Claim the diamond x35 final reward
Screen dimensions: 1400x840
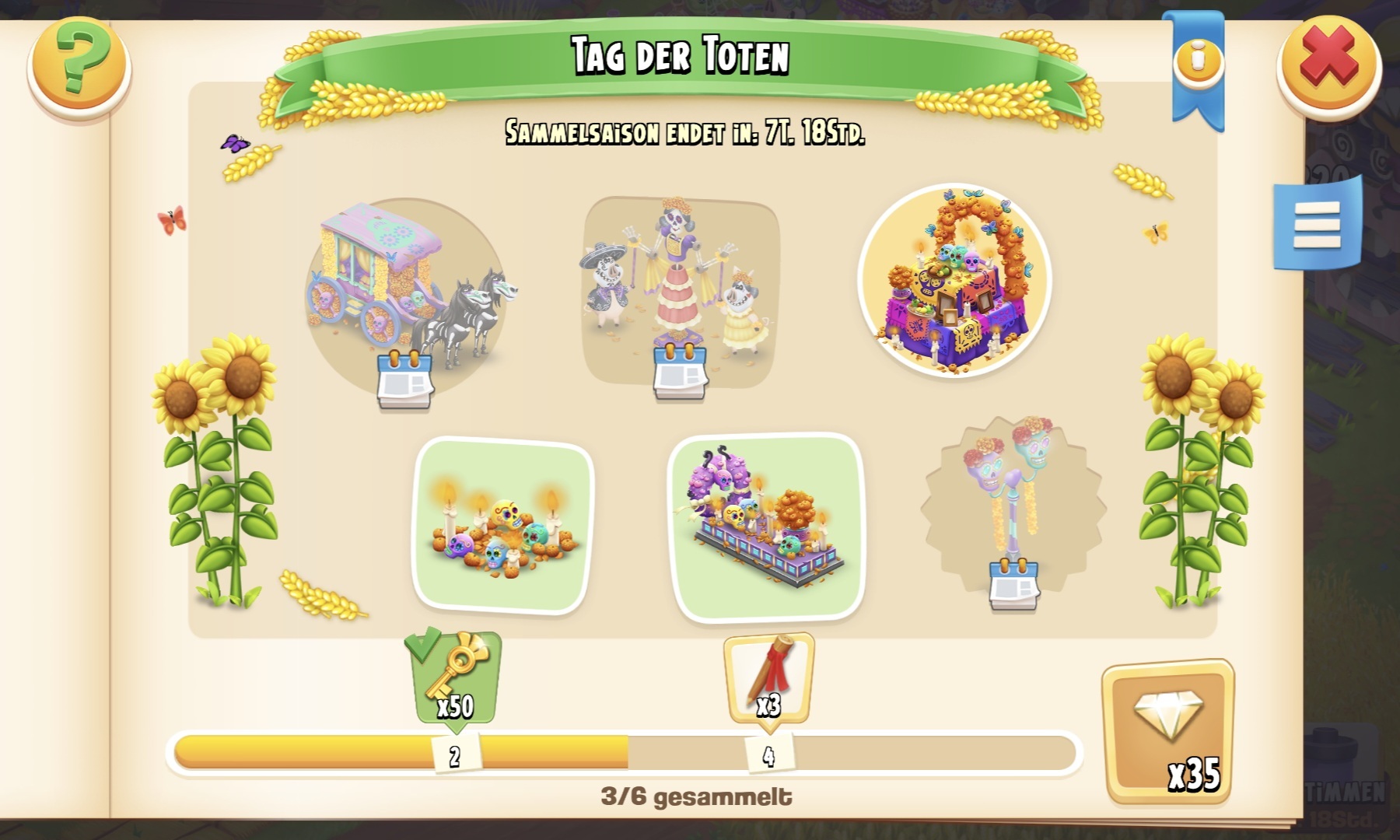tap(1167, 731)
